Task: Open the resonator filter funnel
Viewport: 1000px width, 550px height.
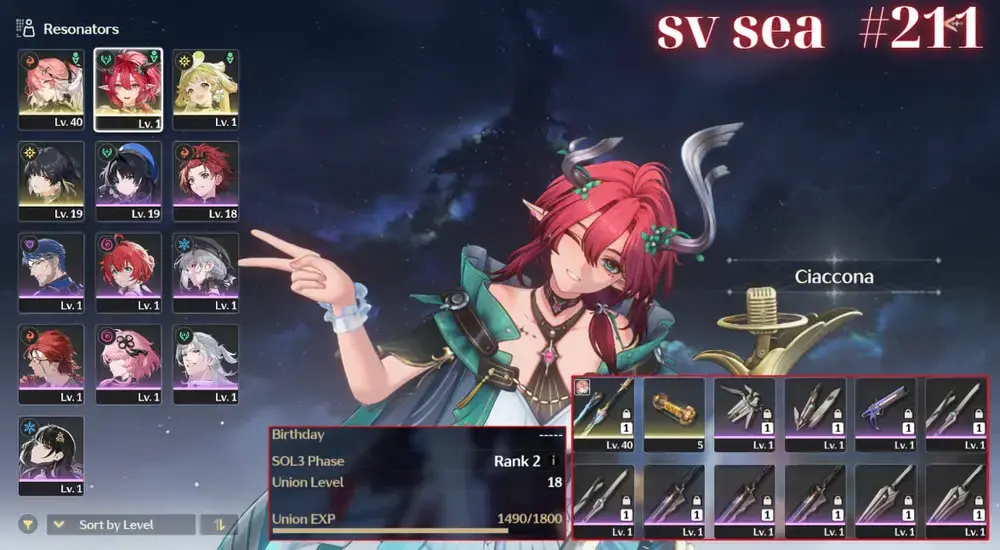Action: (x=28, y=524)
